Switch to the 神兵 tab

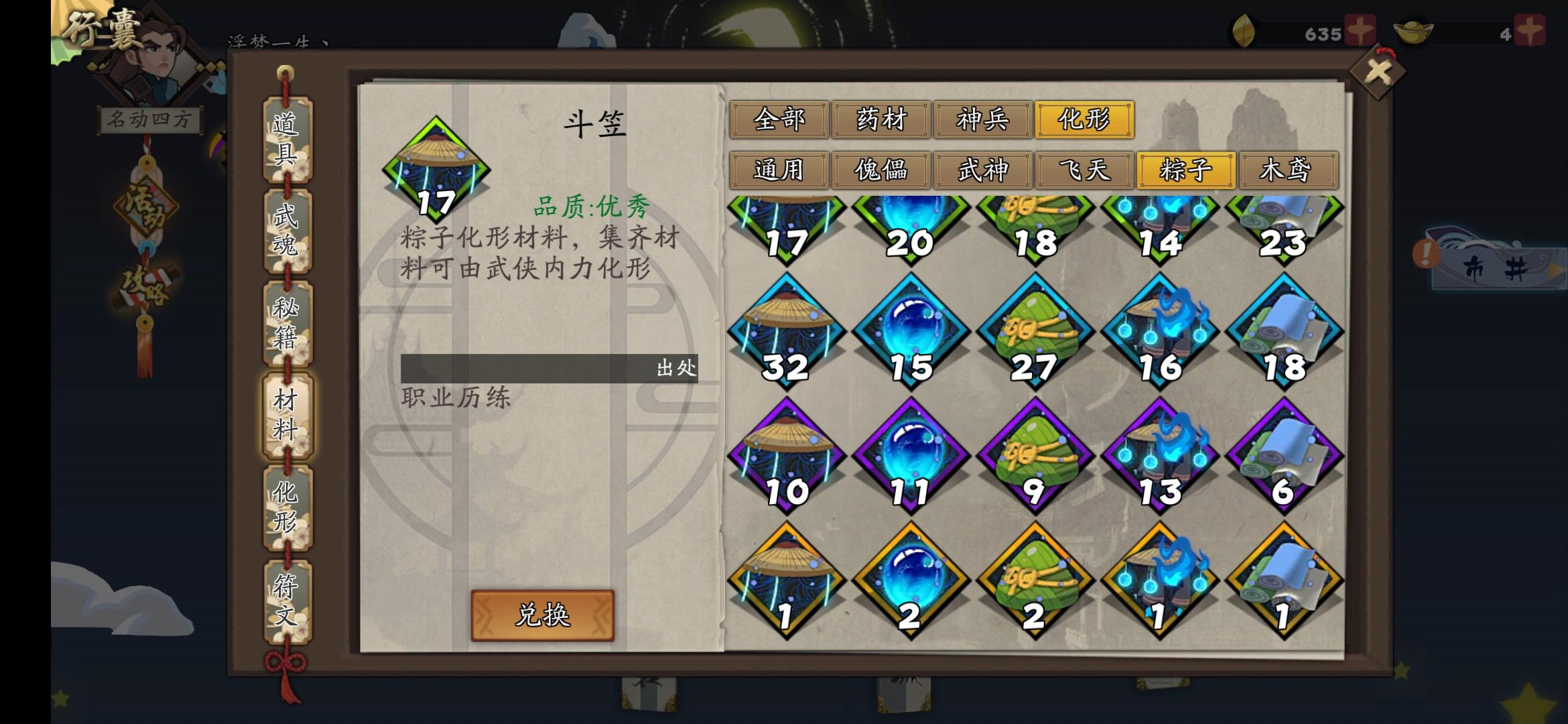pyautogui.click(x=983, y=119)
